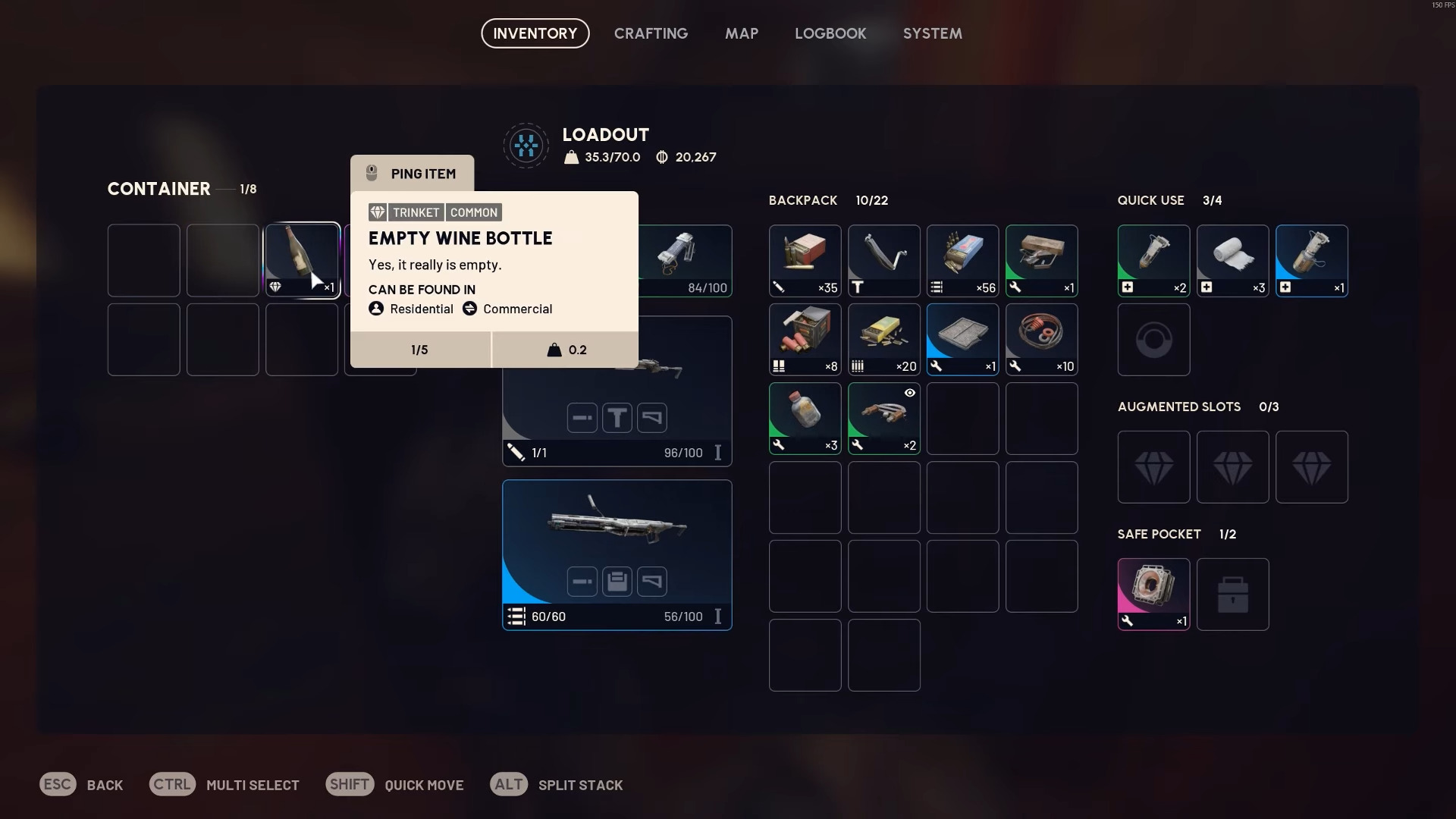Click Back at the bottom left
The height and width of the screenshot is (819, 1456).
pyautogui.click(x=82, y=785)
